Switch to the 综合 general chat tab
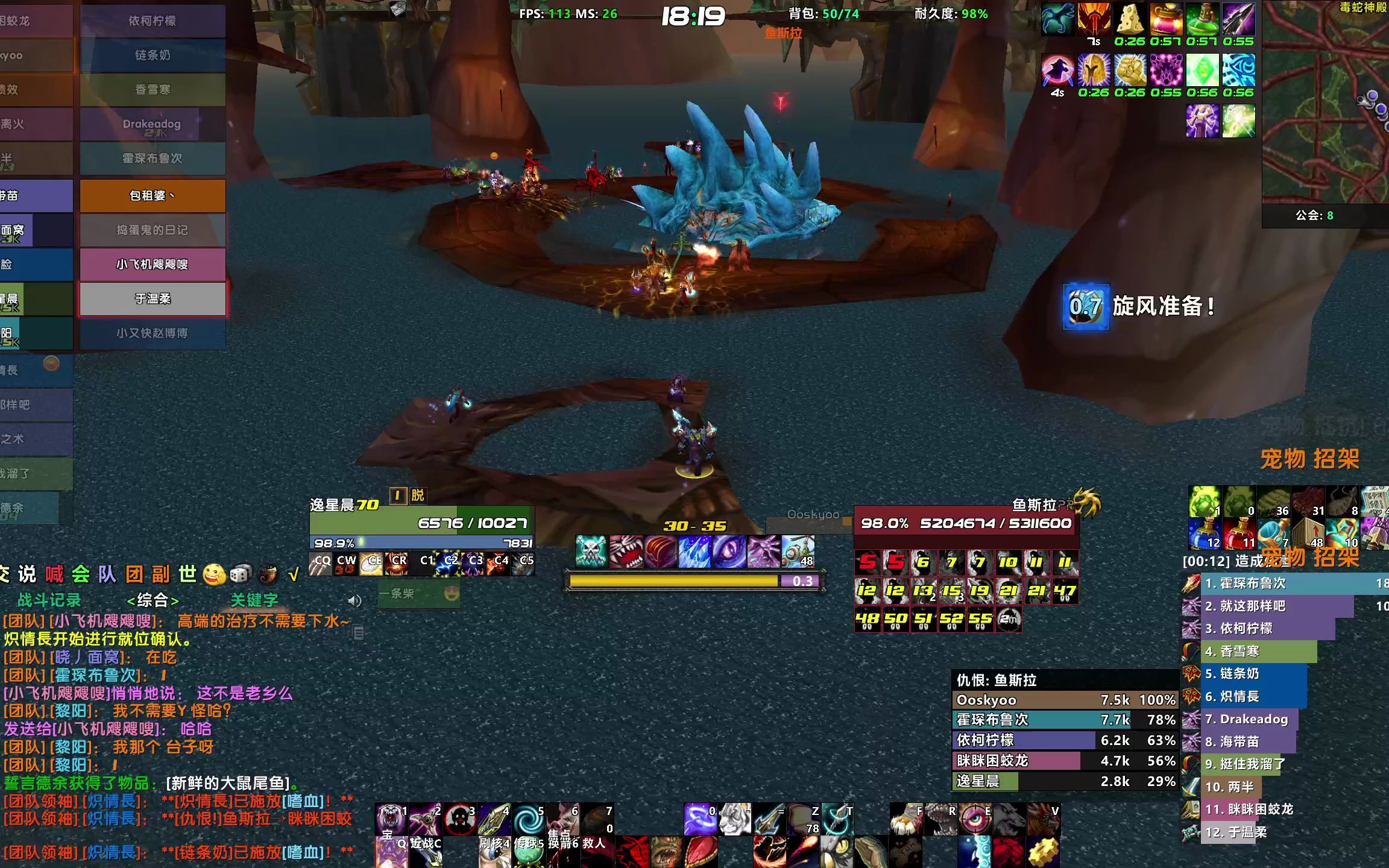This screenshot has height=868, width=1389. tap(153, 600)
